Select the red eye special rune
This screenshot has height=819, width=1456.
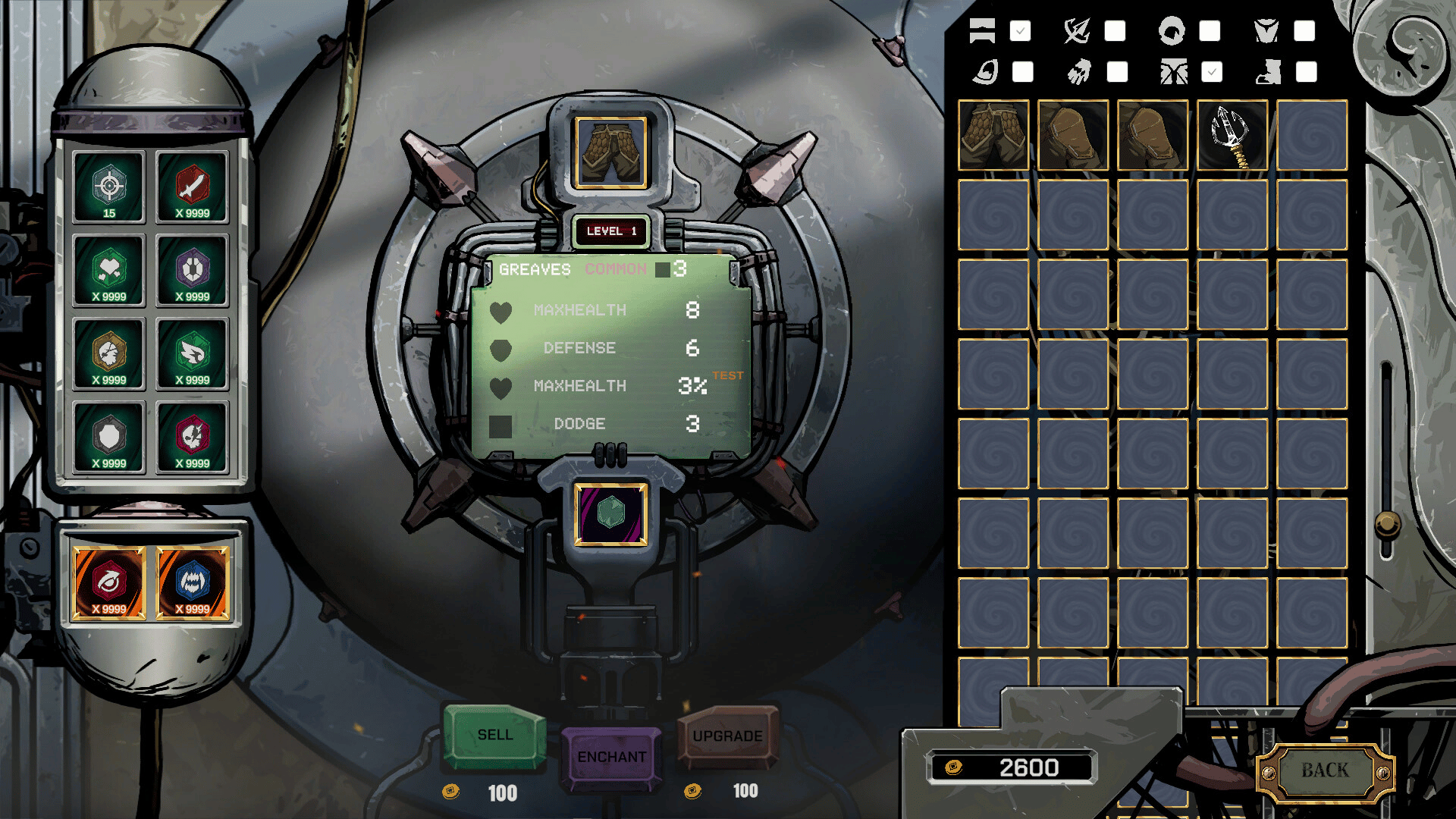[x=109, y=583]
